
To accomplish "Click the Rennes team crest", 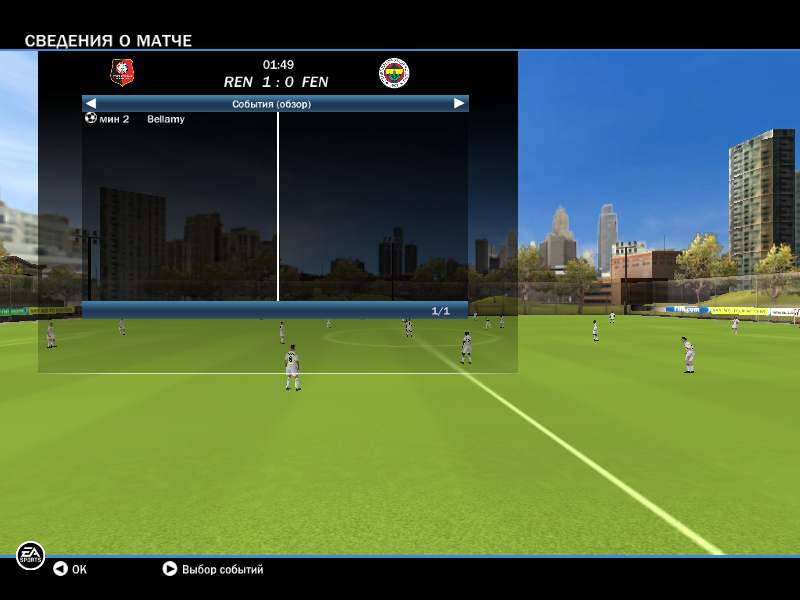I will [x=122, y=73].
